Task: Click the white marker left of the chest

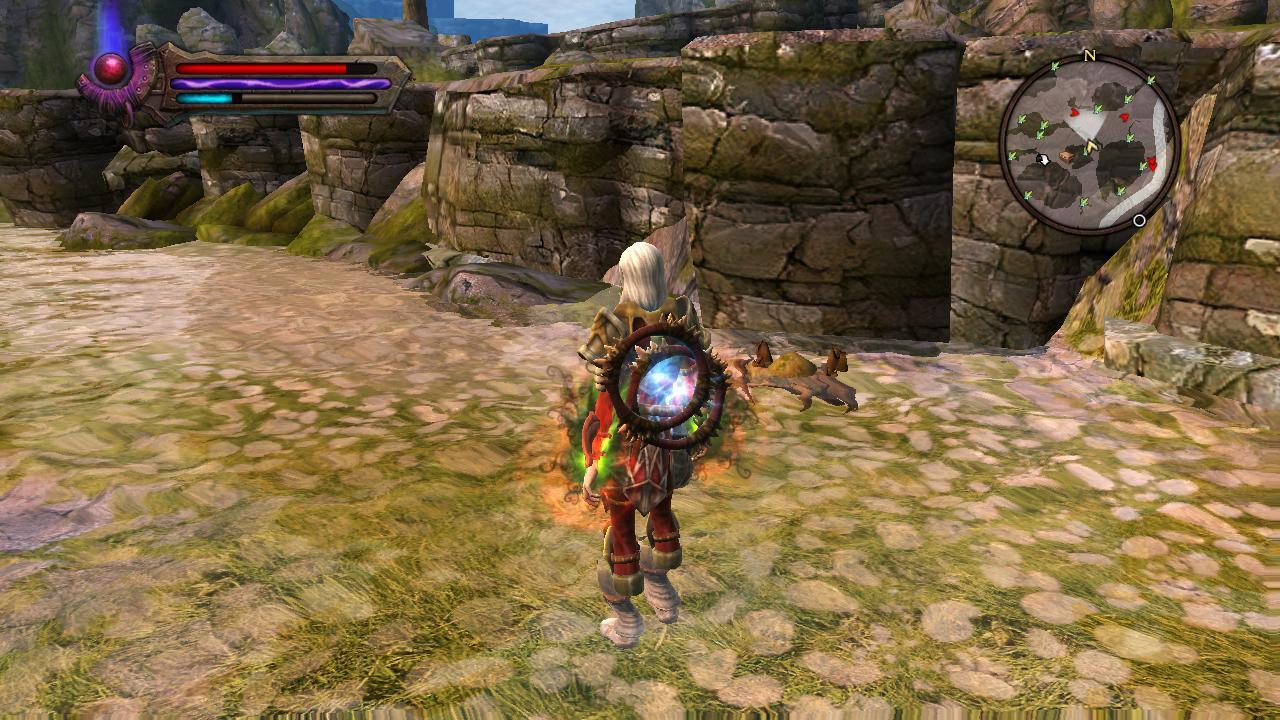Action: click(1044, 159)
